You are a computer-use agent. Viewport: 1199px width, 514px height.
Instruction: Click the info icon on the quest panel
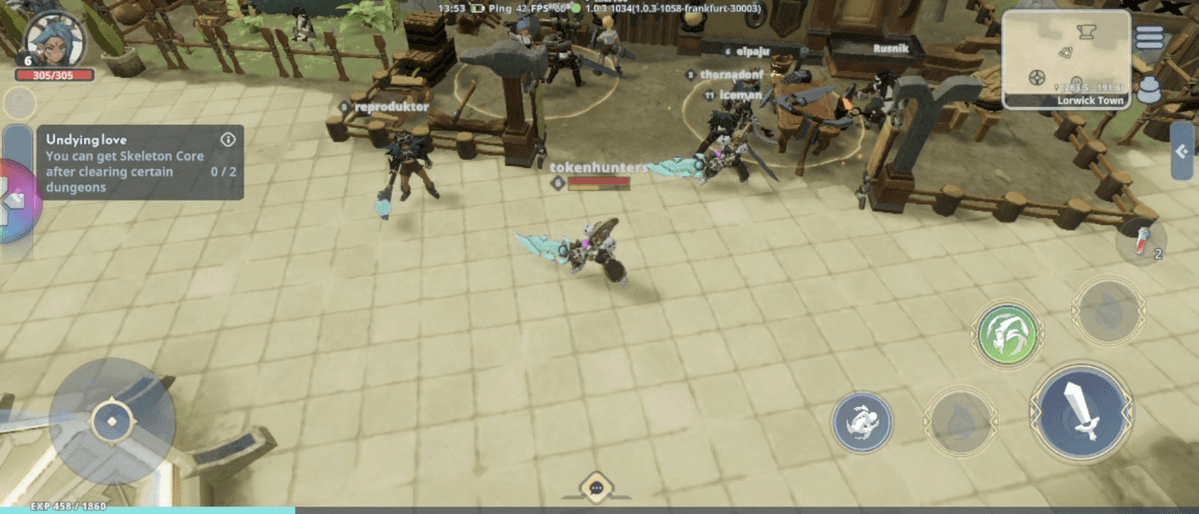[228, 139]
